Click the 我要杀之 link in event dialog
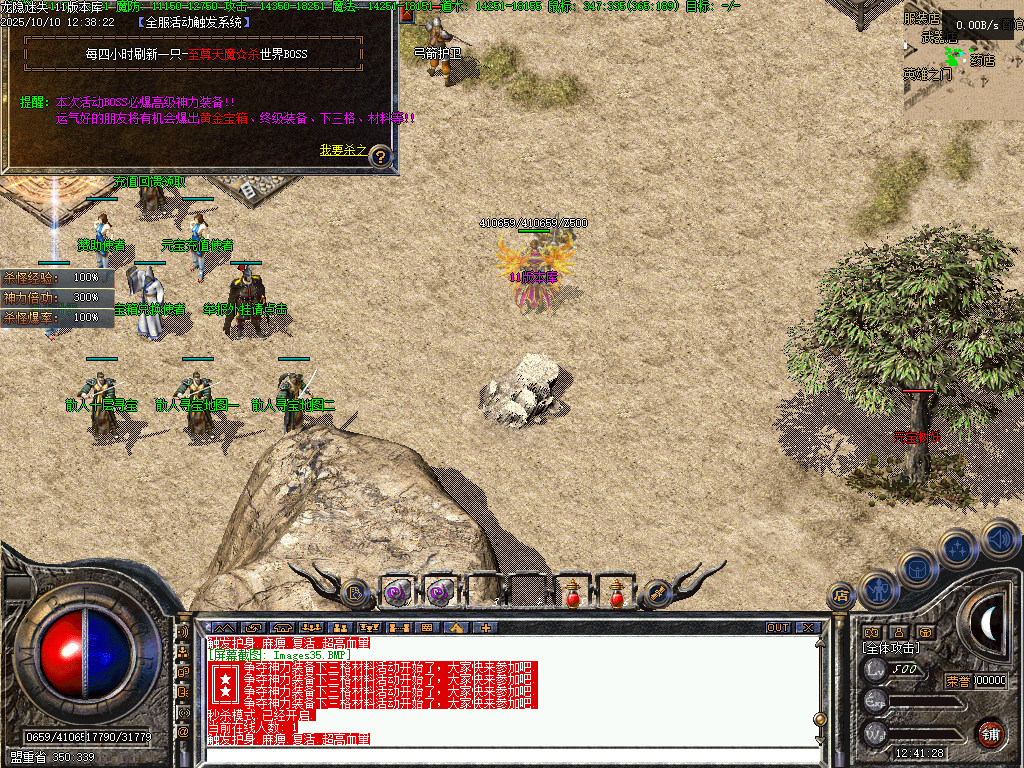The image size is (1024, 768). click(x=343, y=150)
